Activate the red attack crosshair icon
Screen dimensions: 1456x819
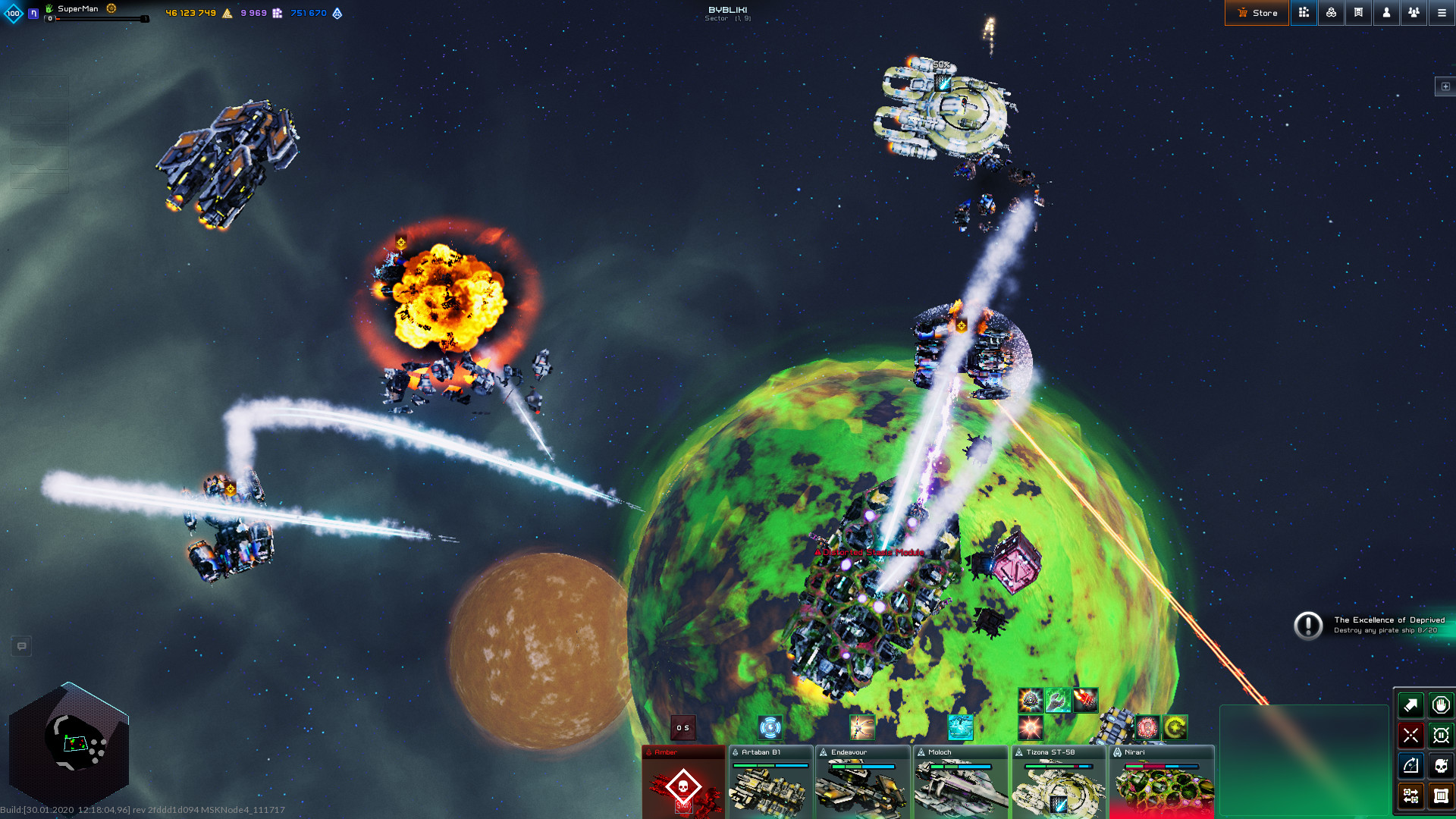(x=1410, y=736)
